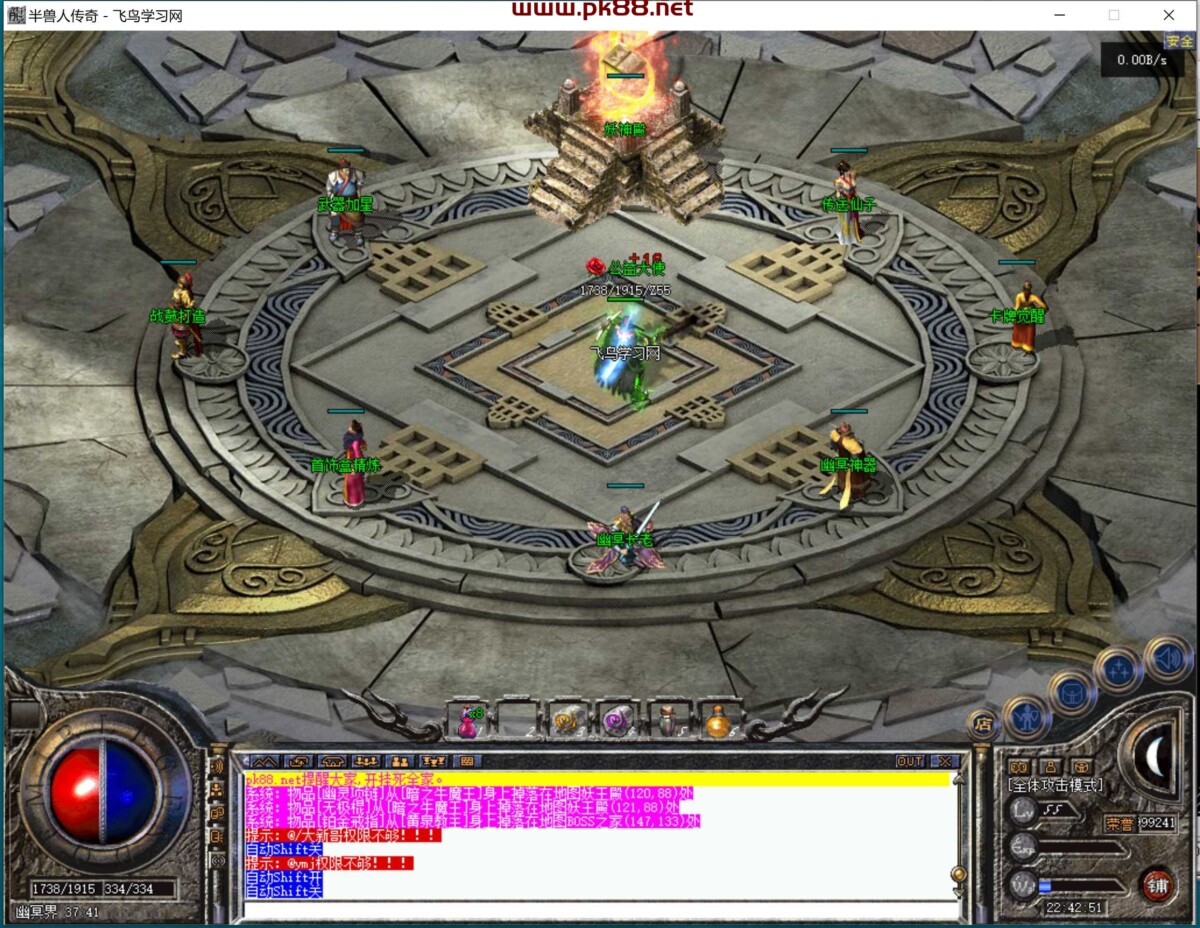Image resolution: width=1200 pixels, height=928 pixels.
Task: Open the character equipment panel icon
Action: [x=1026, y=716]
